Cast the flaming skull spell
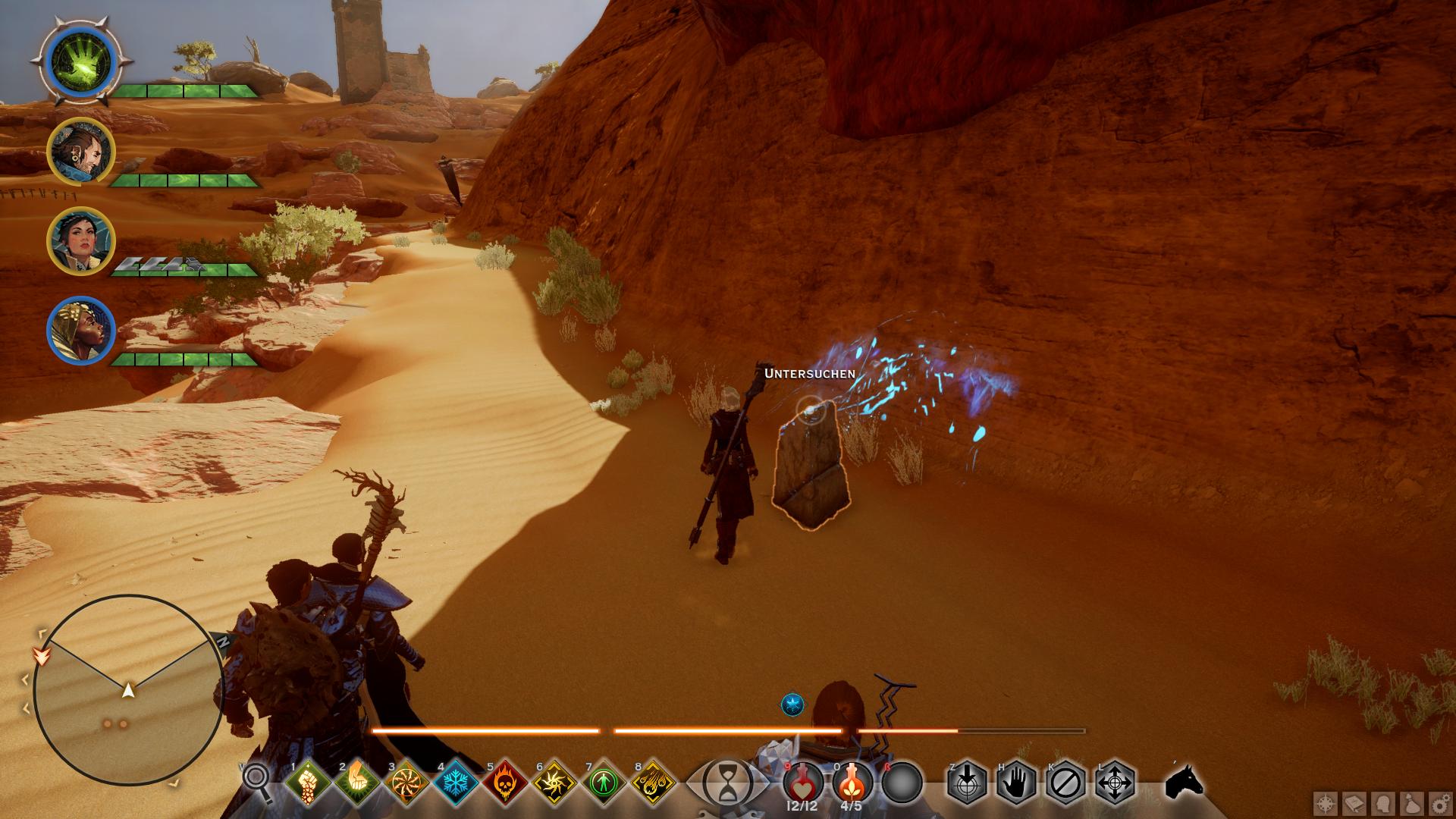The width and height of the screenshot is (1456, 819). tap(506, 781)
